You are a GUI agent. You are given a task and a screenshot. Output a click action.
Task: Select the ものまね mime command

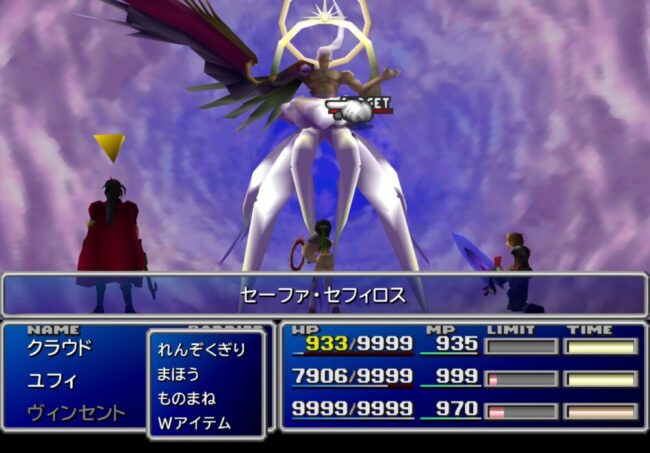coord(186,398)
